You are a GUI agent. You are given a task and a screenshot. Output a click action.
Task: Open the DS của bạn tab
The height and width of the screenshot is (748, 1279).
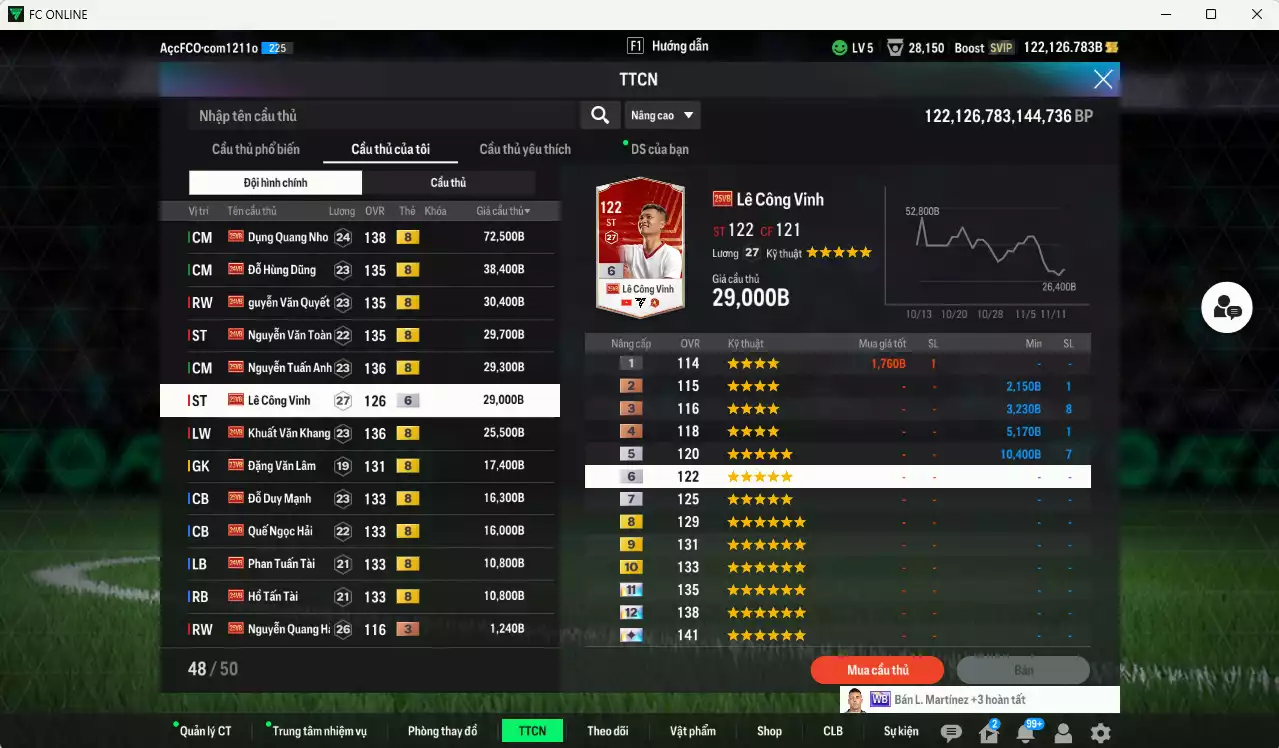[659, 150]
